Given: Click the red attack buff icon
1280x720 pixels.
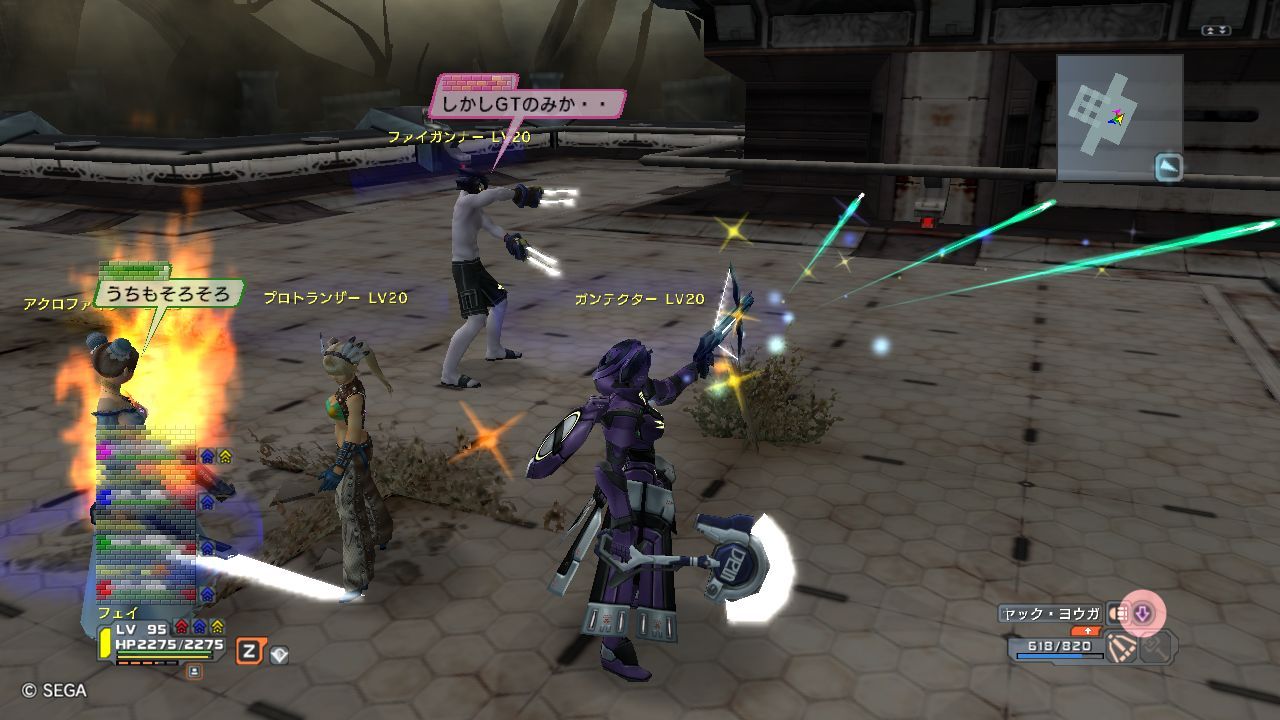Looking at the screenshot, I should 182,627.
